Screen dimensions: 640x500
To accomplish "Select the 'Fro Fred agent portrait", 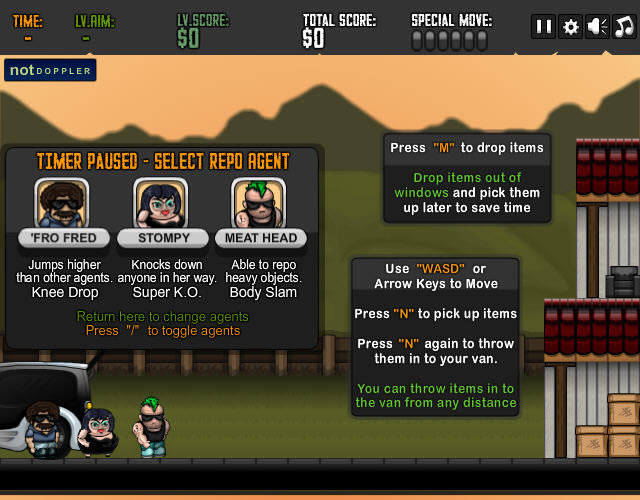I will click(64, 203).
